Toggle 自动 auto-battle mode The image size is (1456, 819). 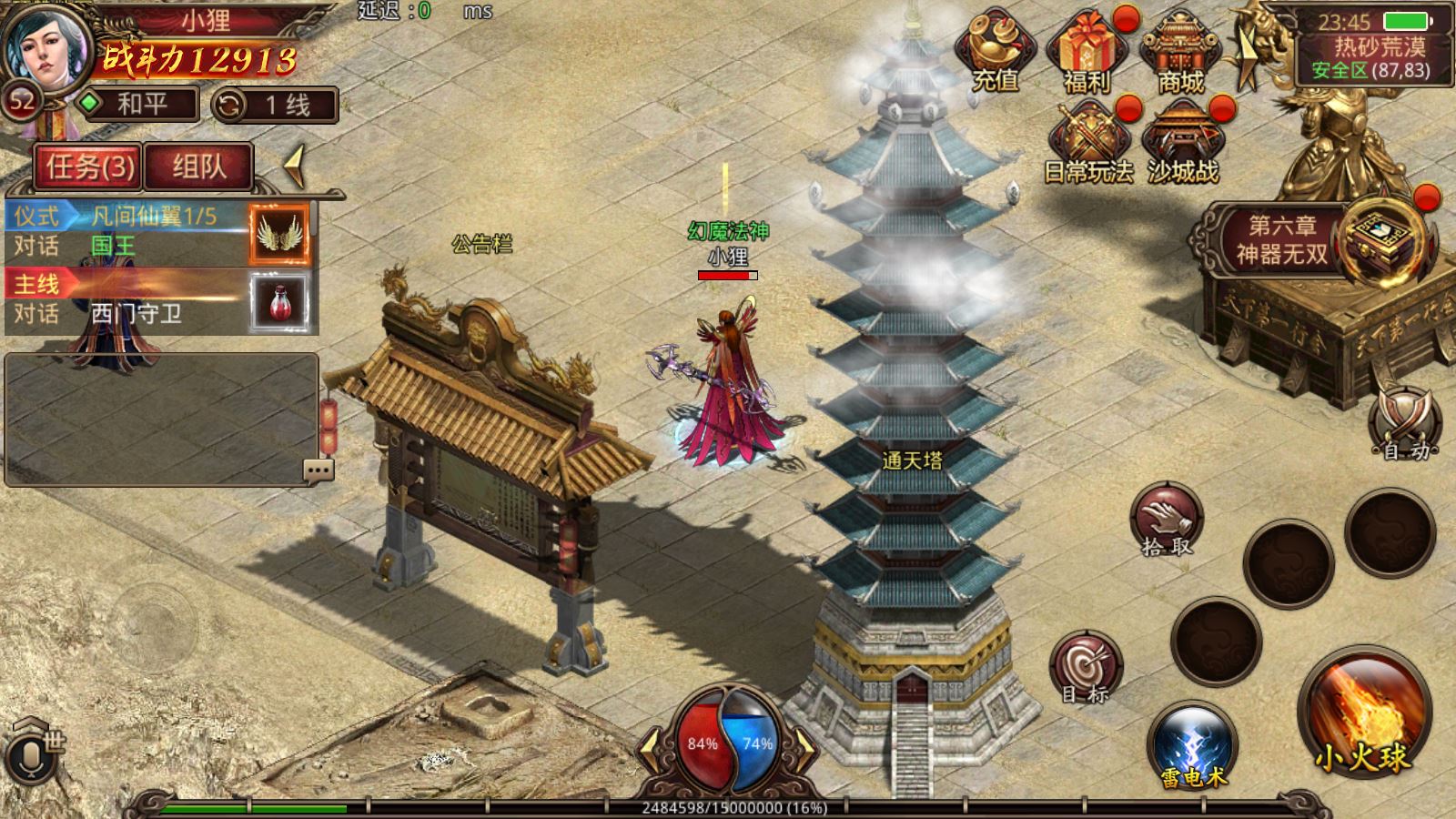1406,423
